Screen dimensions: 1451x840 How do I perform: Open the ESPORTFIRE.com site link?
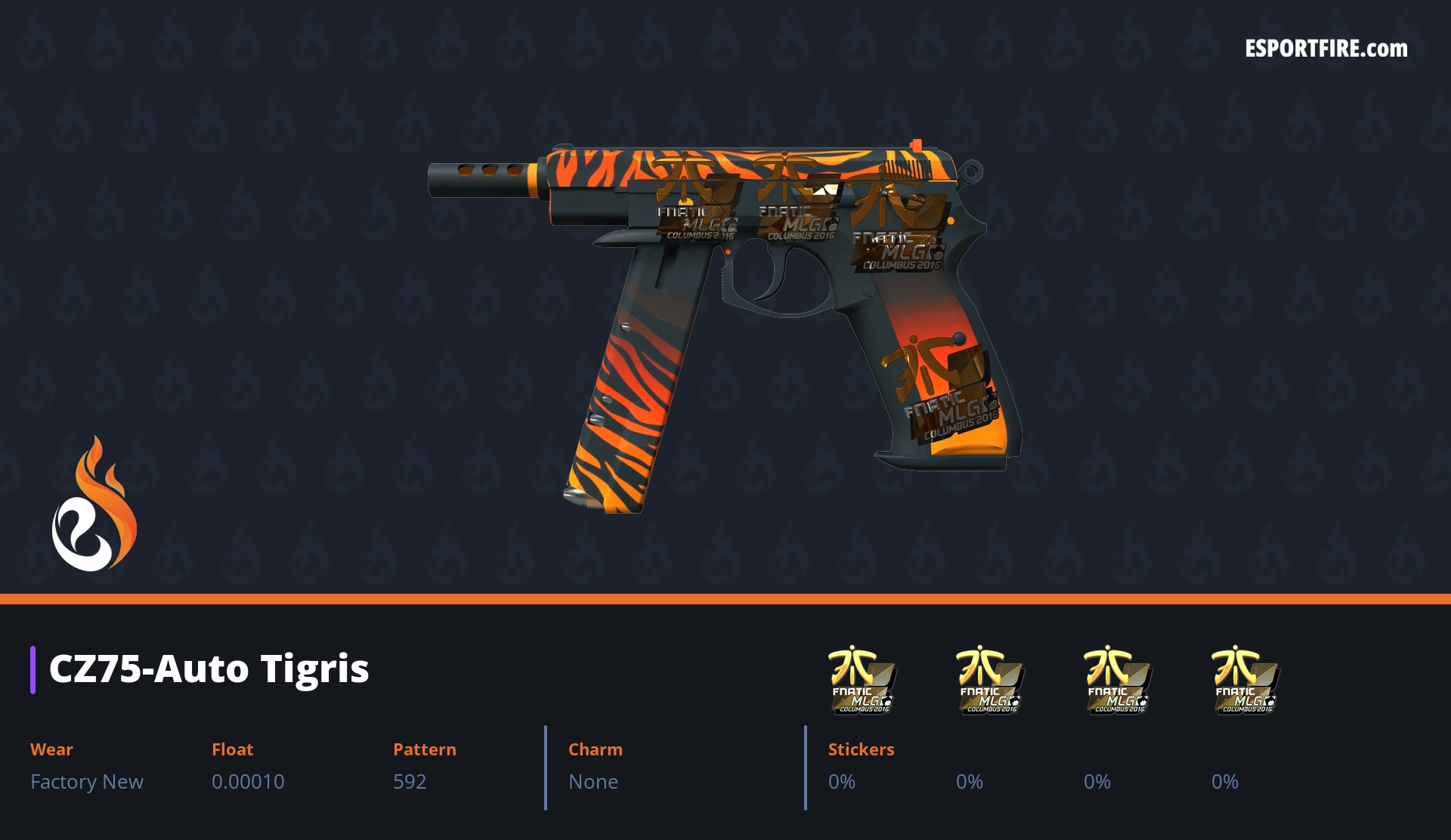(x=1326, y=49)
